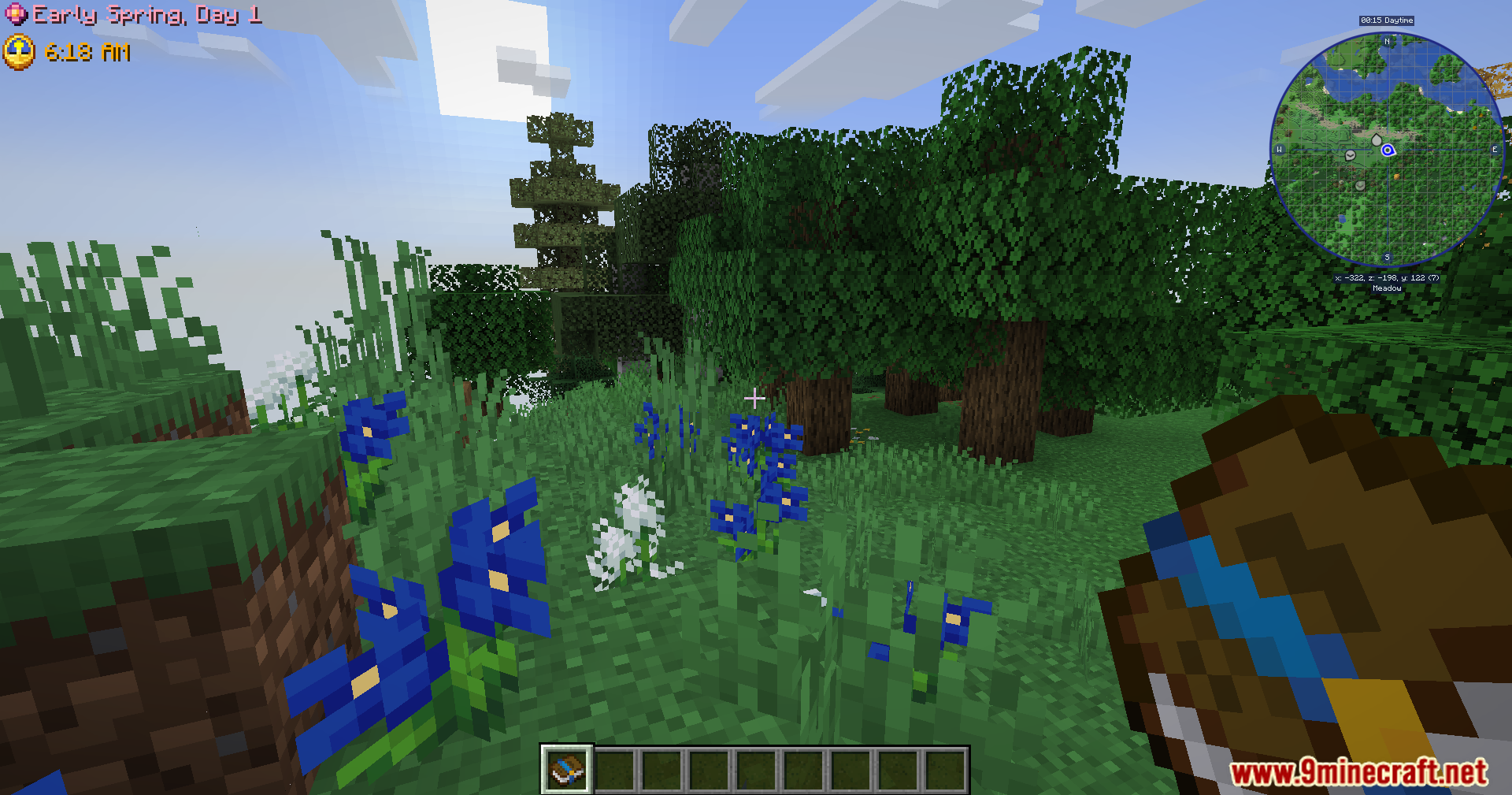The width and height of the screenshot is (1512, 795).
Task: Click the W compass marker on the minimap
Action: [x=1279, y=149]
